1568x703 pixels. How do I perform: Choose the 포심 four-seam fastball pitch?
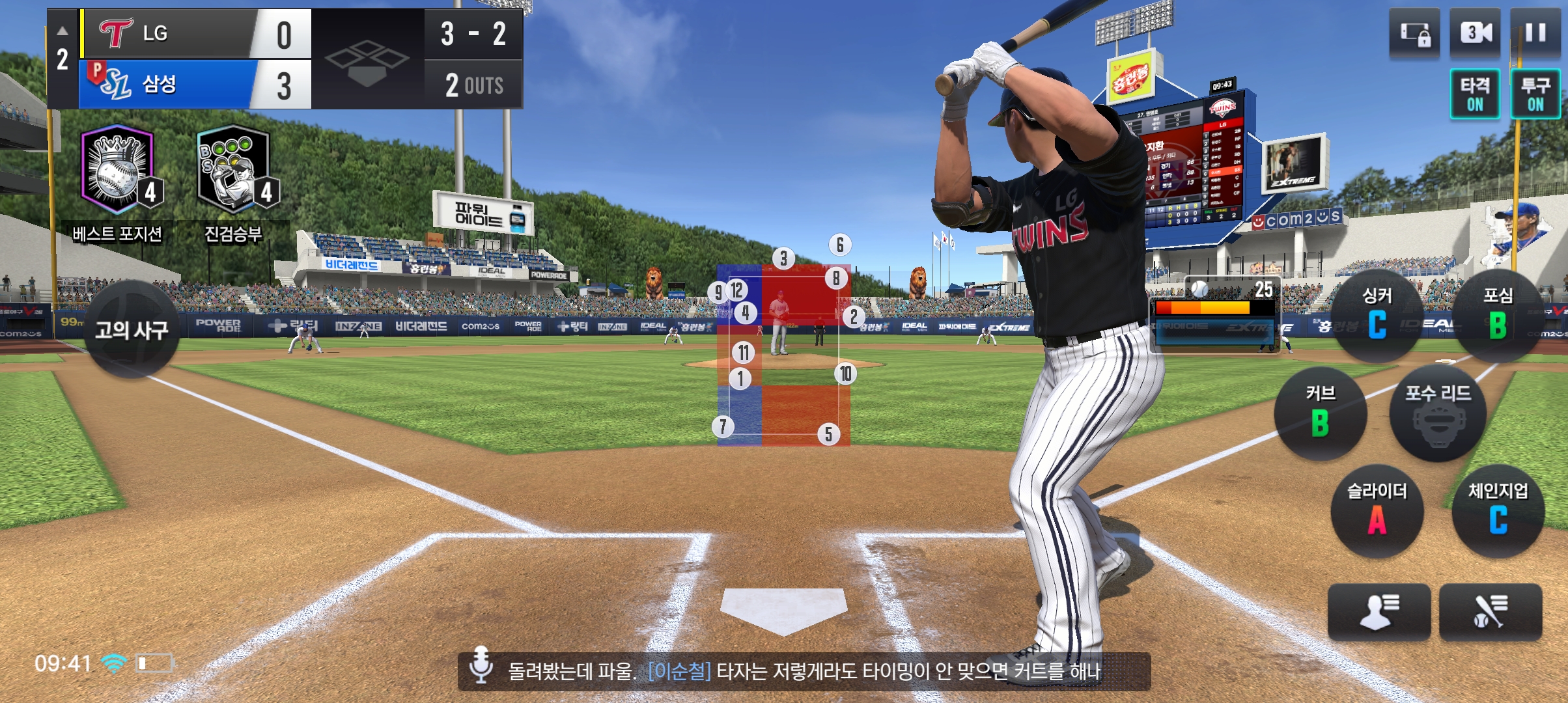[x=1498, y=316]
